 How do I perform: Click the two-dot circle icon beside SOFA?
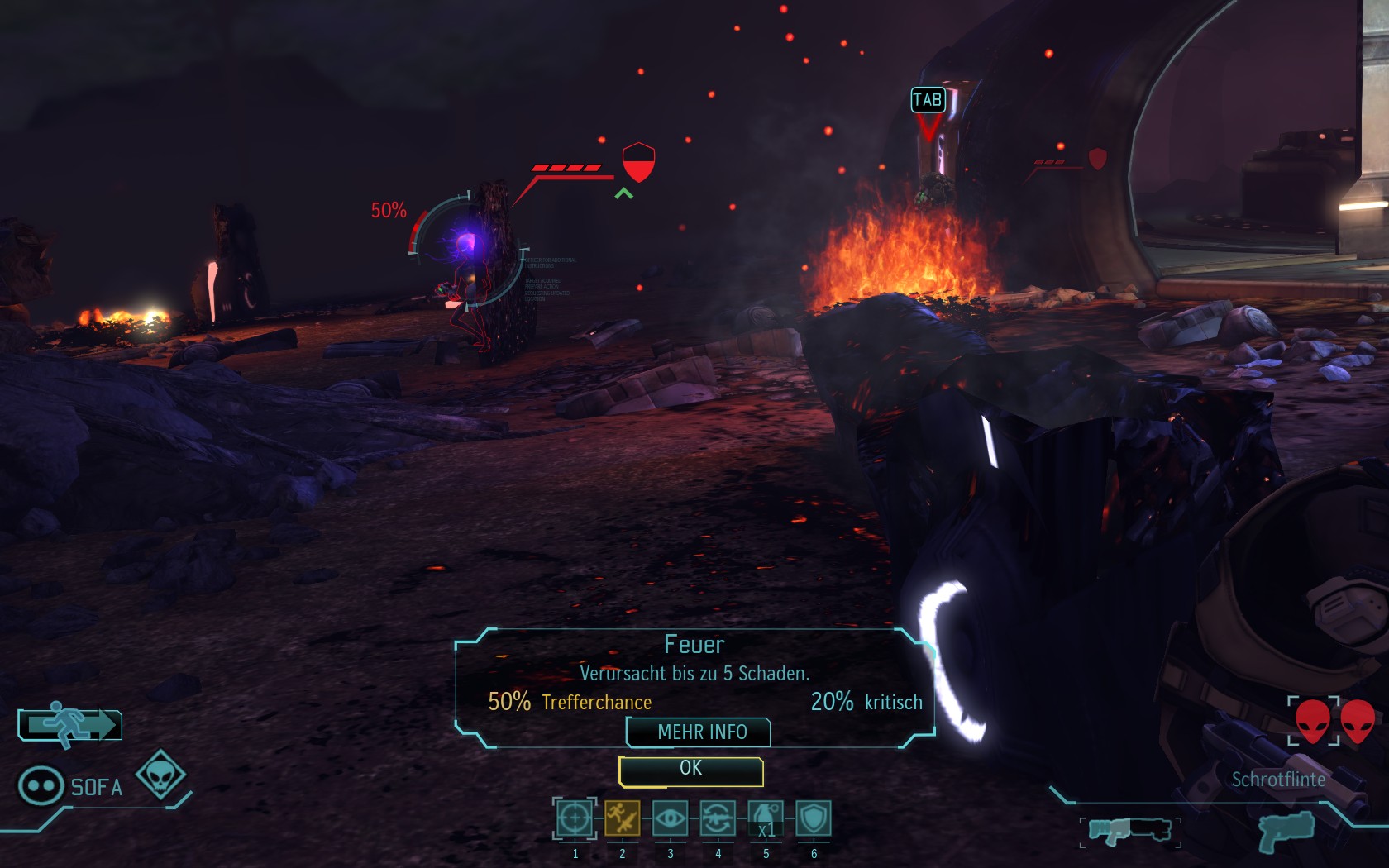(41, 785)
